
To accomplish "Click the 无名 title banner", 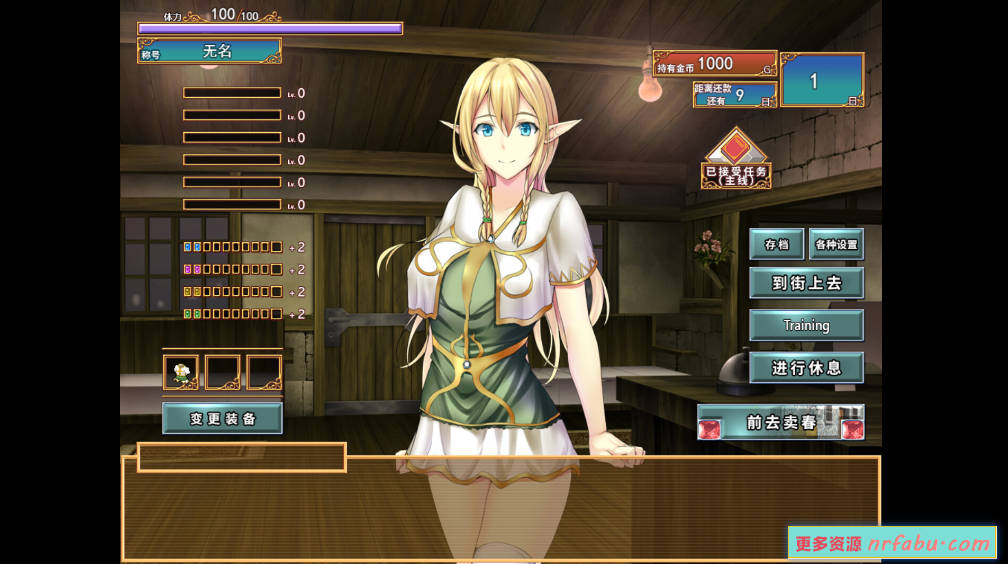I will tap(216, 51).
